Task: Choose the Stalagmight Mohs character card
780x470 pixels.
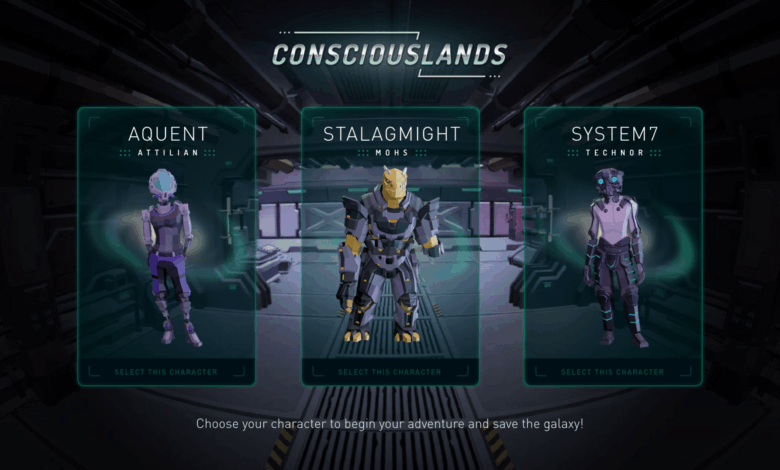Action: pyautogui.click(x=390, y=240)
